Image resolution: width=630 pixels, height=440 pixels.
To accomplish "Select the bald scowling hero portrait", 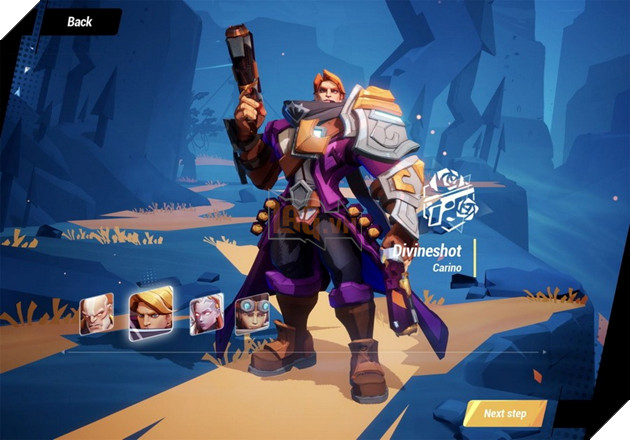I will pyautogui.click(x=96, y=314).
